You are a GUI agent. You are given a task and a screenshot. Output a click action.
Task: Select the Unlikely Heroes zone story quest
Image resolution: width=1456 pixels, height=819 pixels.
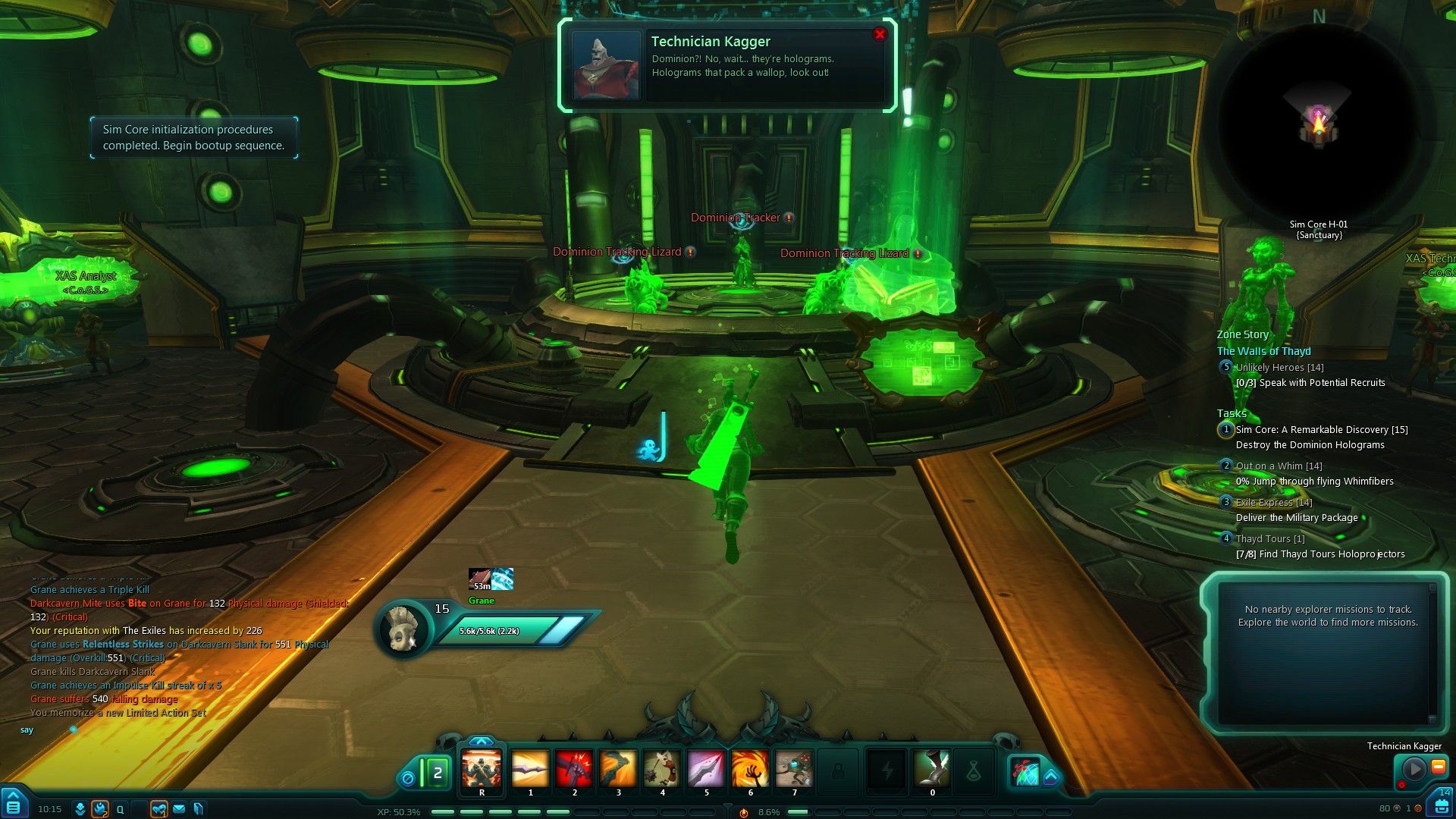1279,368
